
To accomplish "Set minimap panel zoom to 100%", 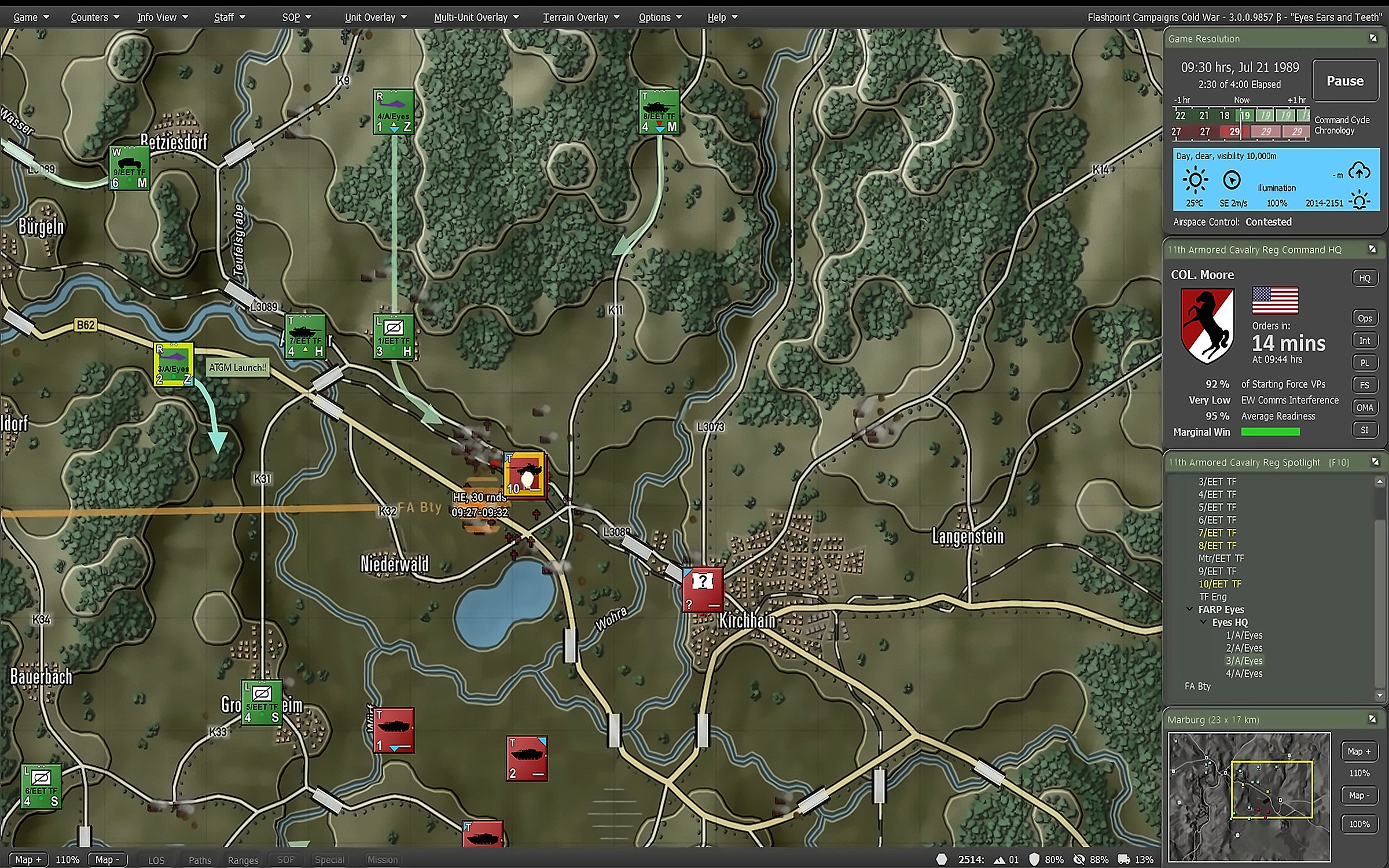I will pos(1359,824).
